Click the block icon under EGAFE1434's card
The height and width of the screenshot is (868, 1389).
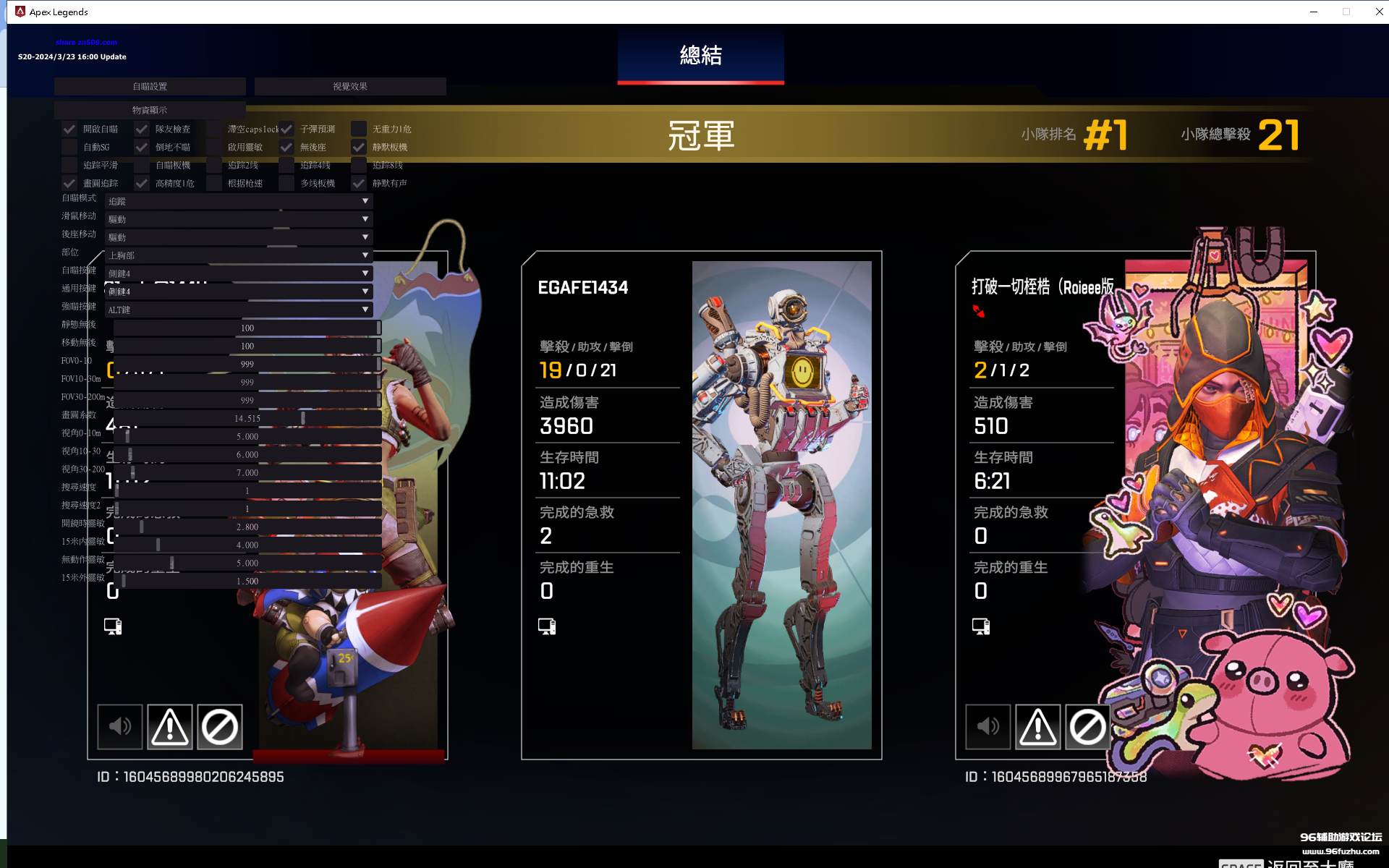tap(219, 727)
